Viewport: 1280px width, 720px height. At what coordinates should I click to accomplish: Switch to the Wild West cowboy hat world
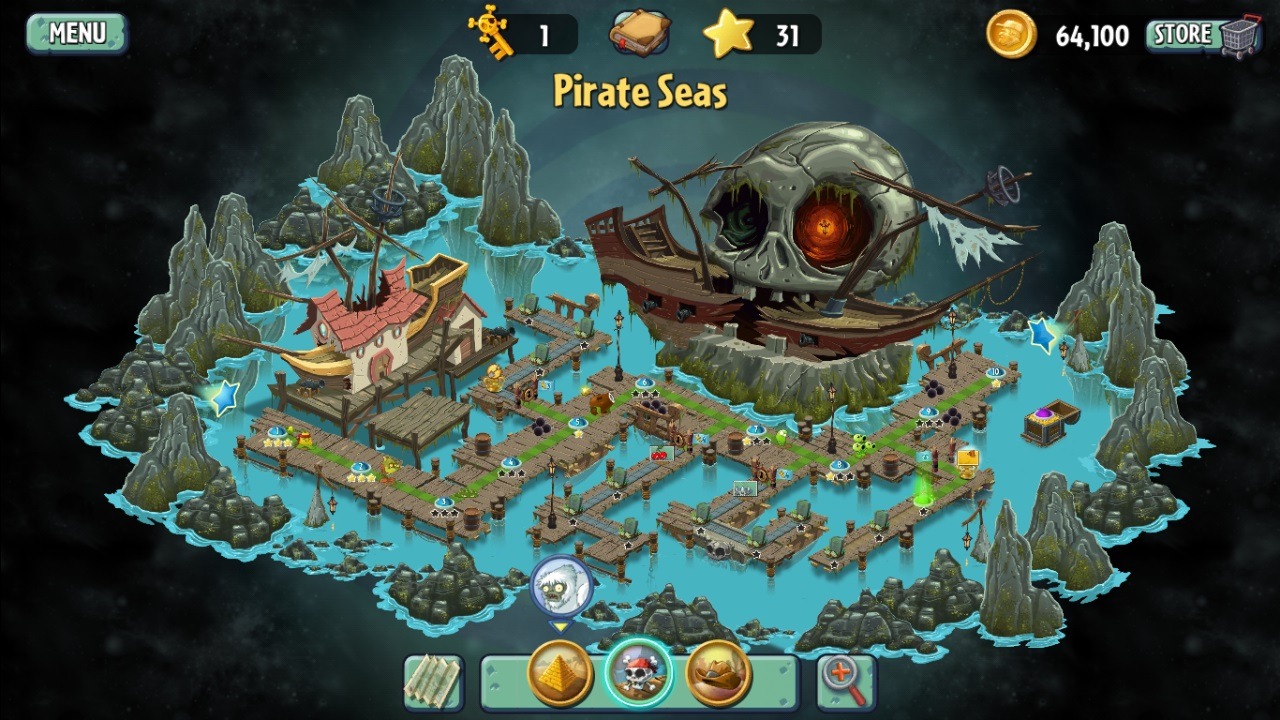point(719,674)
